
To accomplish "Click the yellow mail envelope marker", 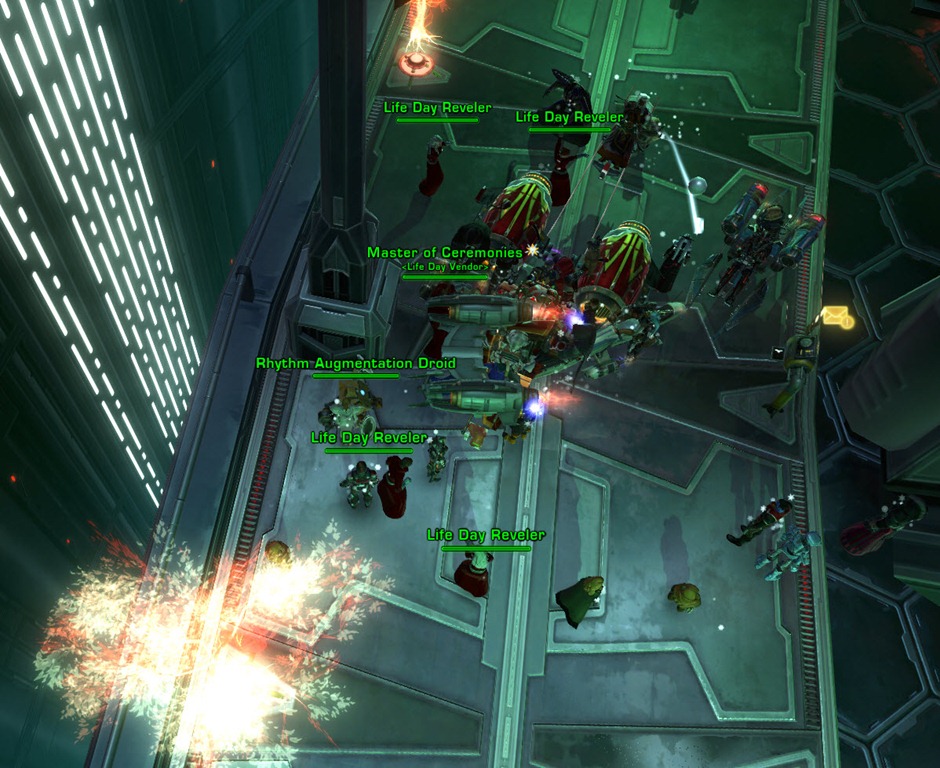I will click(836, 317).
